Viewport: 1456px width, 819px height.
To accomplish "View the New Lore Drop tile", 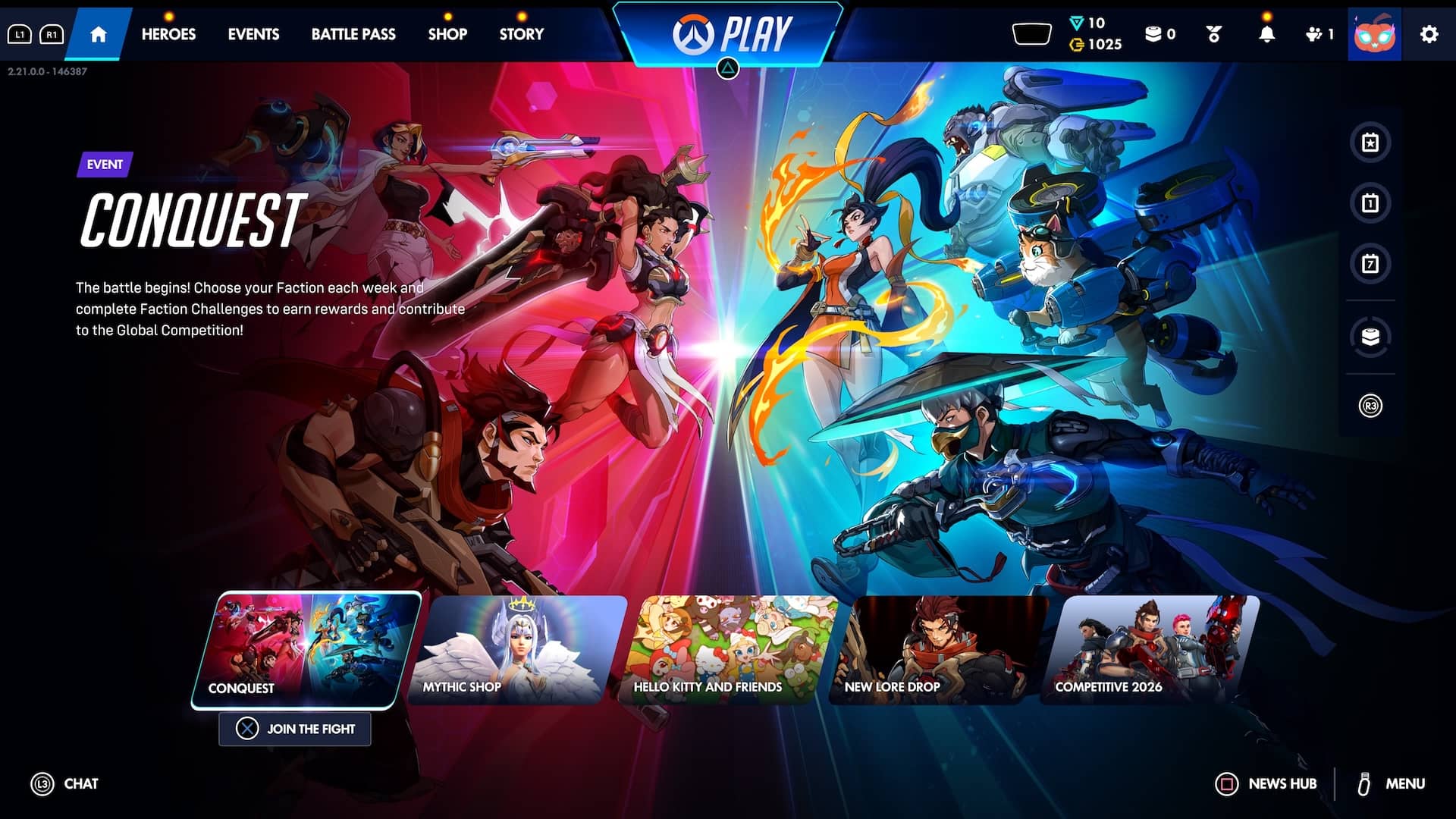I will click(939, 650).
